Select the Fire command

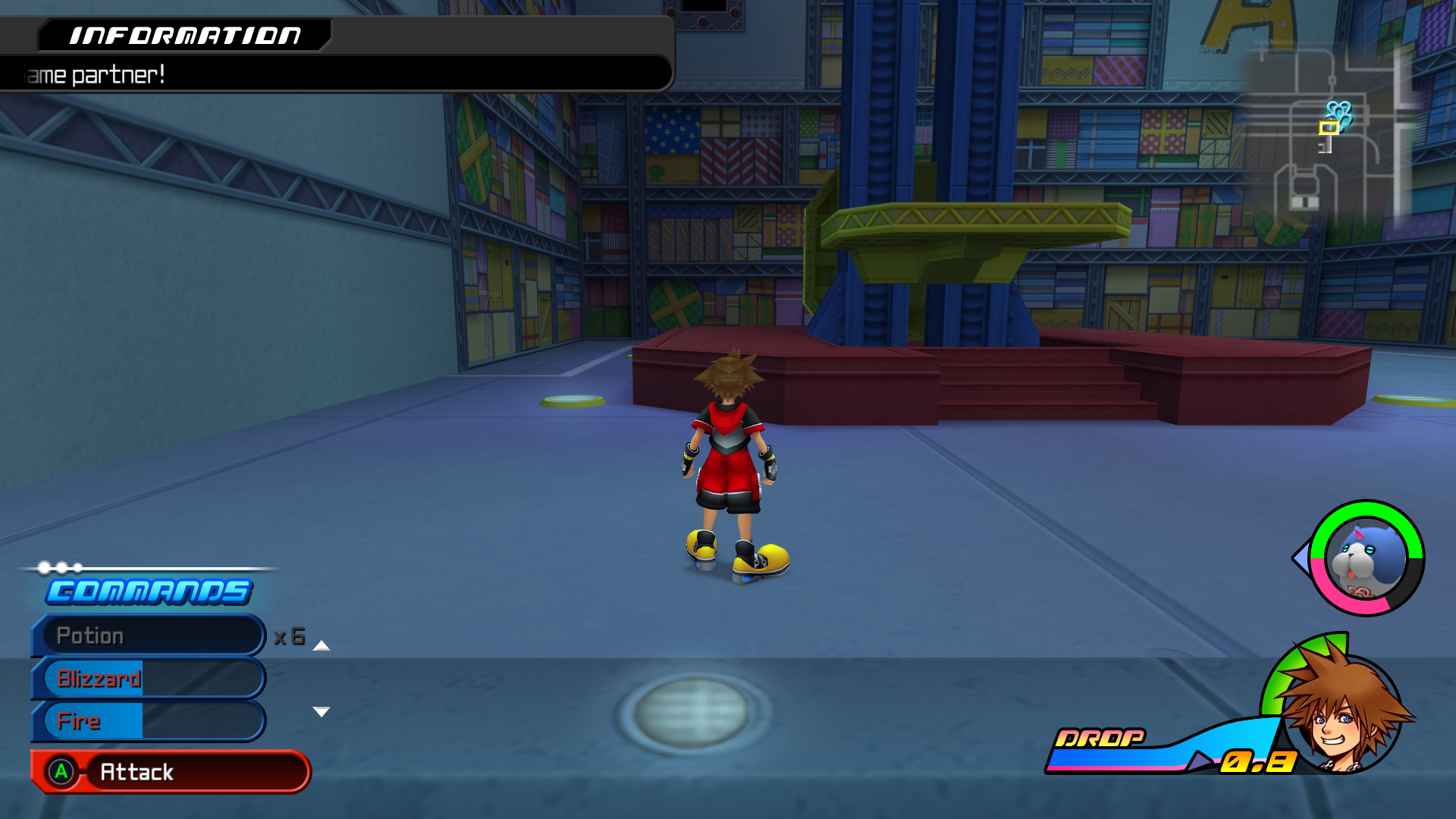click(149, 720)
